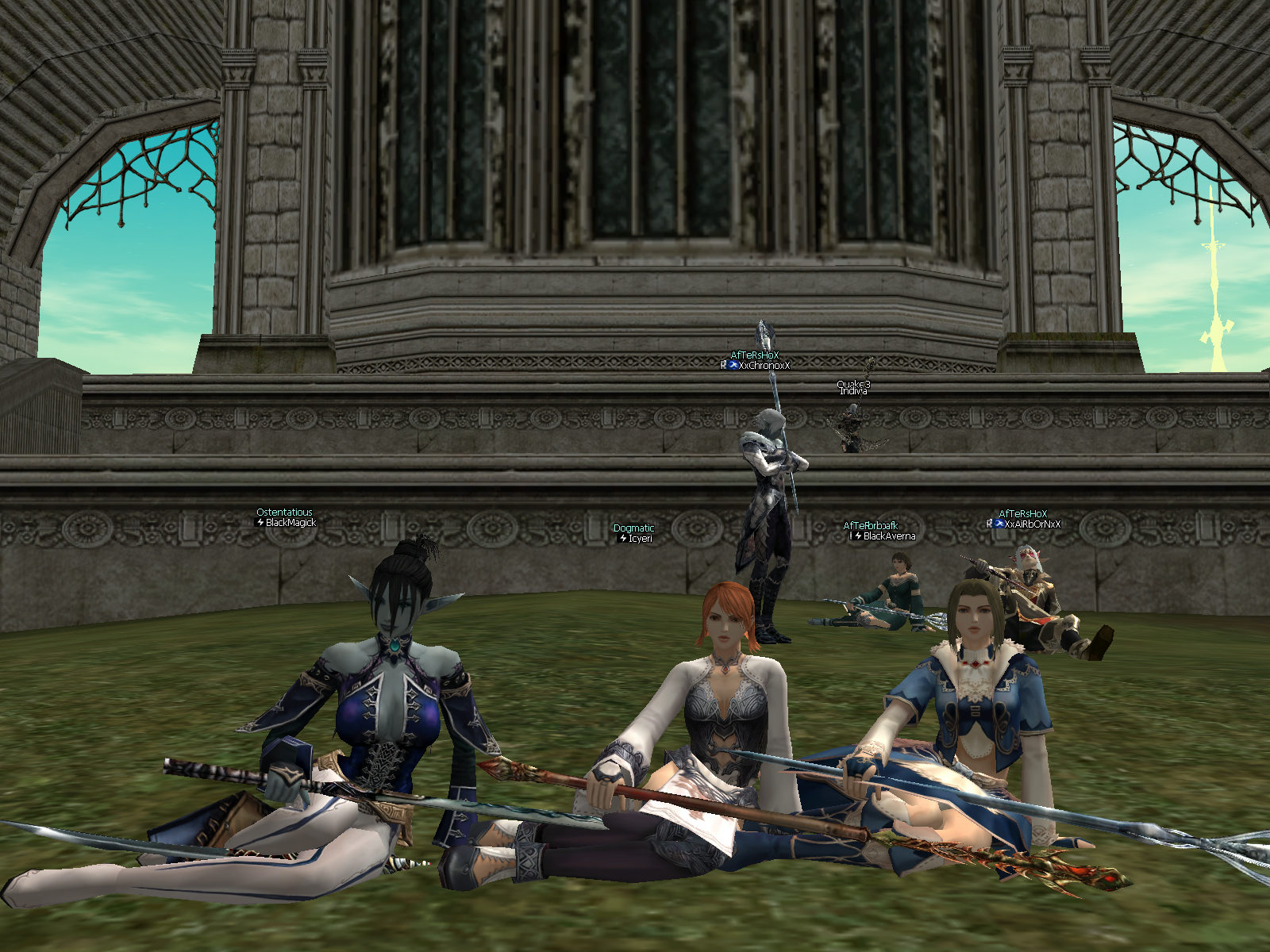
Task: Choose the XxAiRbOrNxX player name tag
Action: 1032,524
